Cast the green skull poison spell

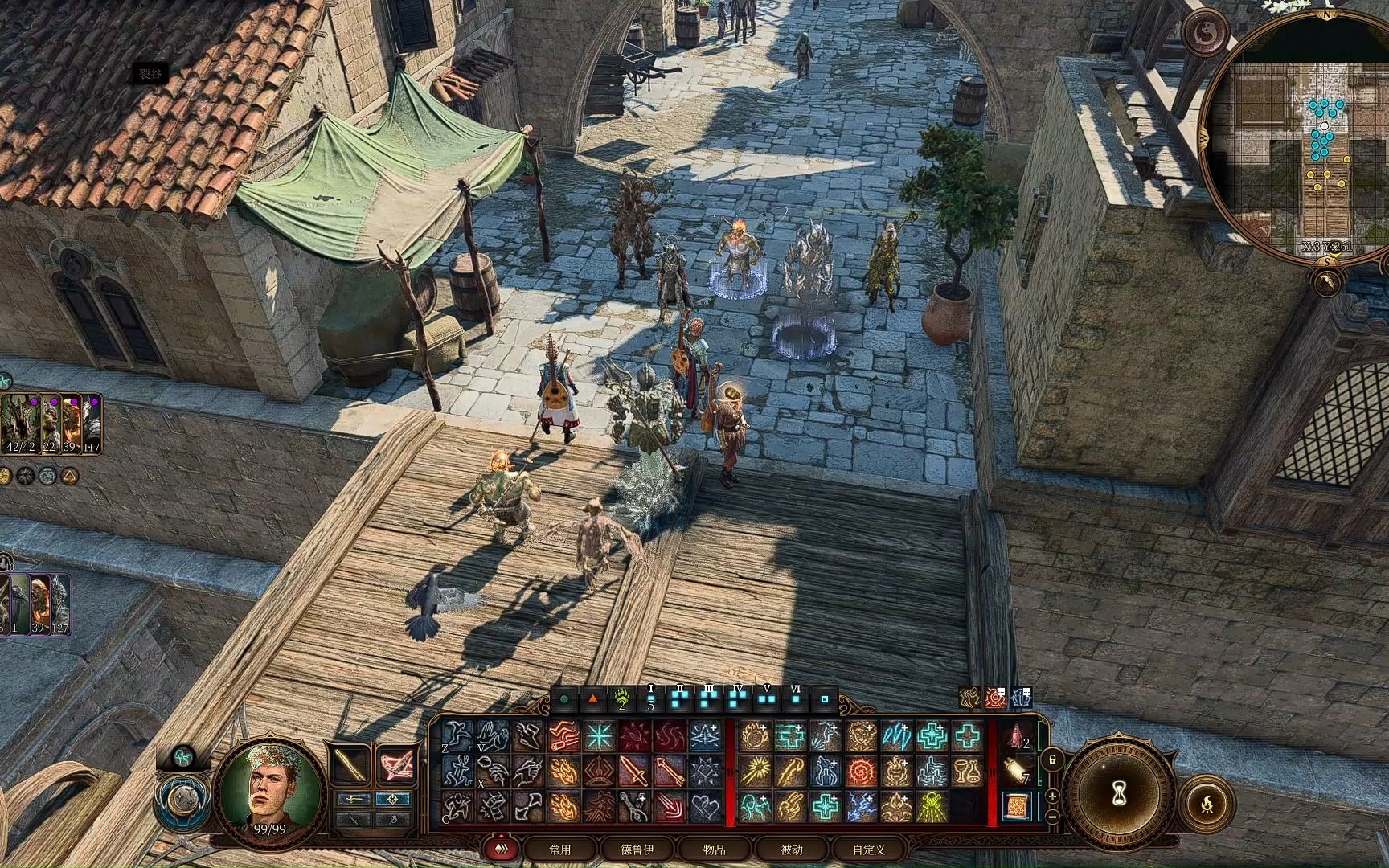932,807
